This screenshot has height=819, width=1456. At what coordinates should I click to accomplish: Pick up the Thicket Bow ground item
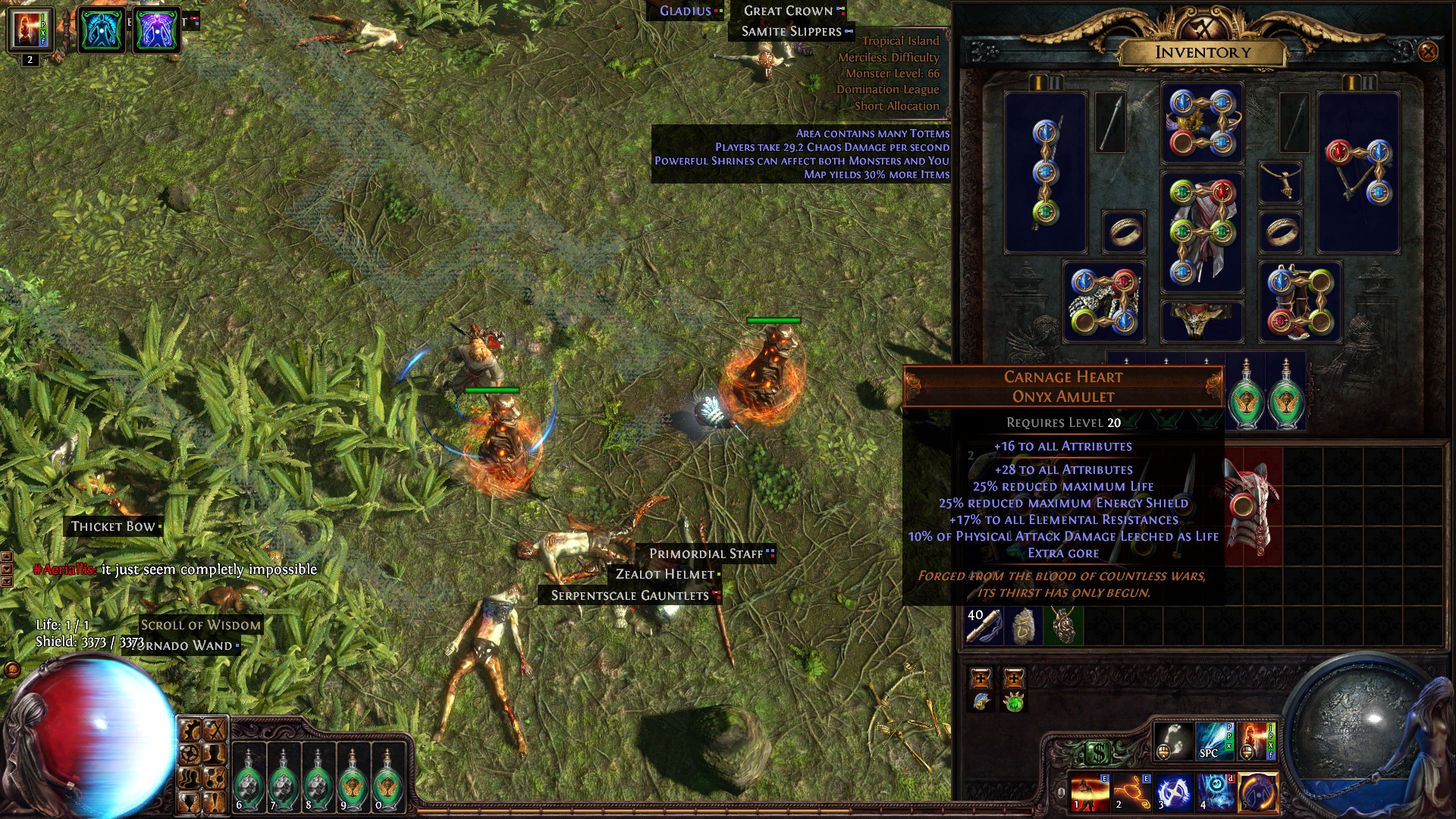(x=114, y=525)
